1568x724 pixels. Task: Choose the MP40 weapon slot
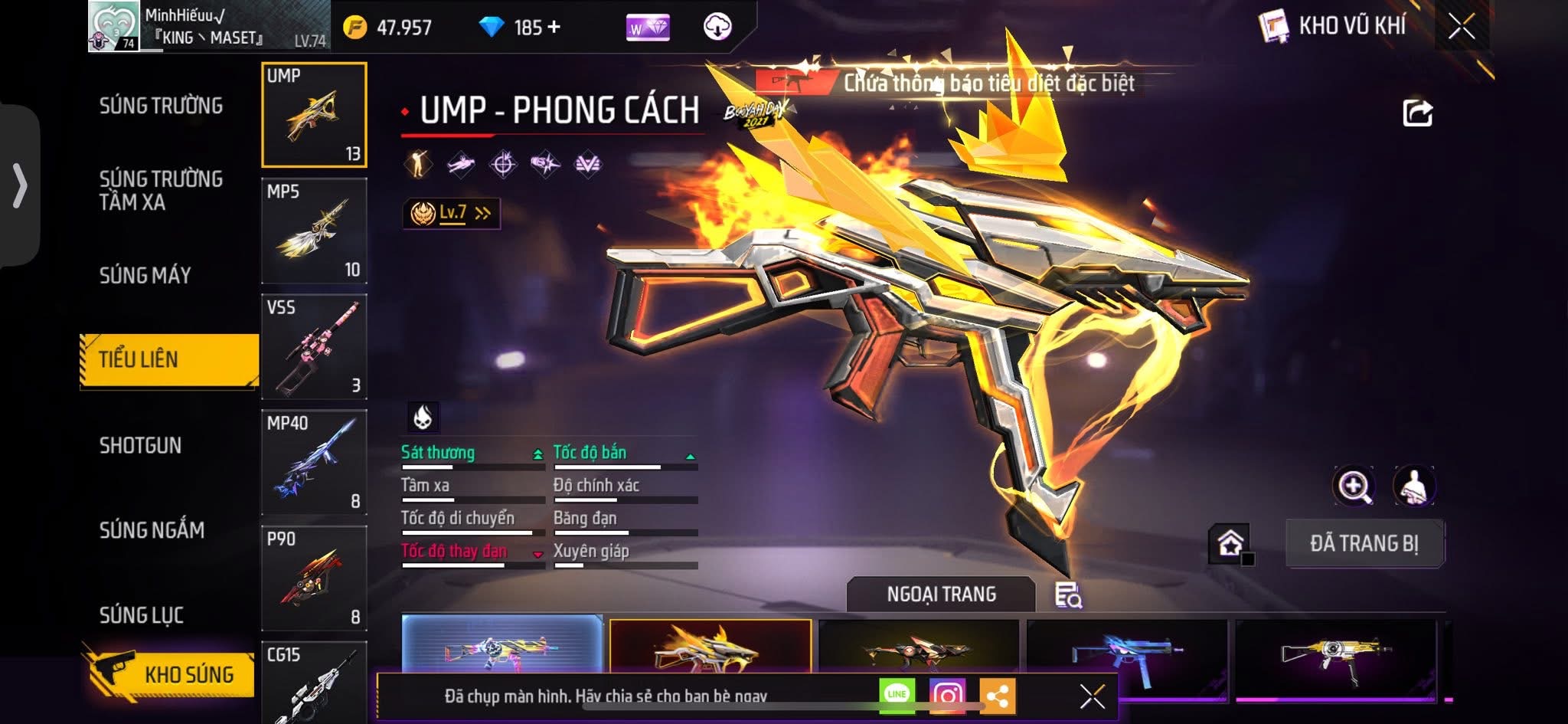tap(314, 462)
